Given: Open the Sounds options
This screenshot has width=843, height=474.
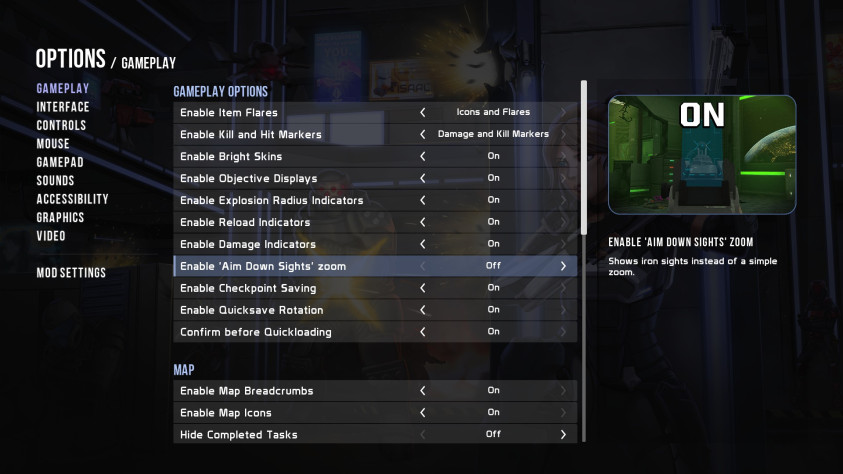Looking at the screenshot, I should (x=56, y=181).
